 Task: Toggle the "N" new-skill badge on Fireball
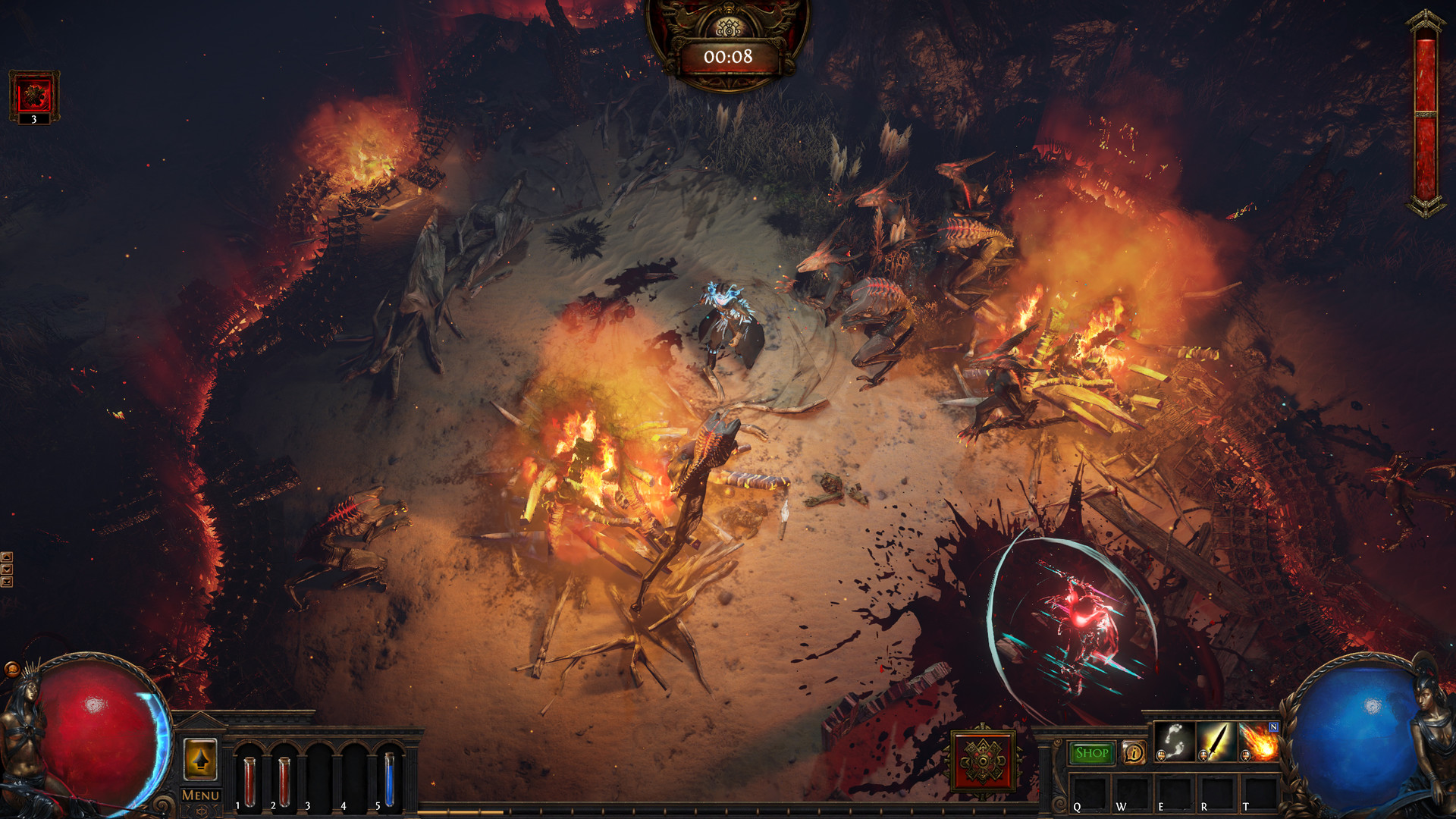tap(1274, 726)
